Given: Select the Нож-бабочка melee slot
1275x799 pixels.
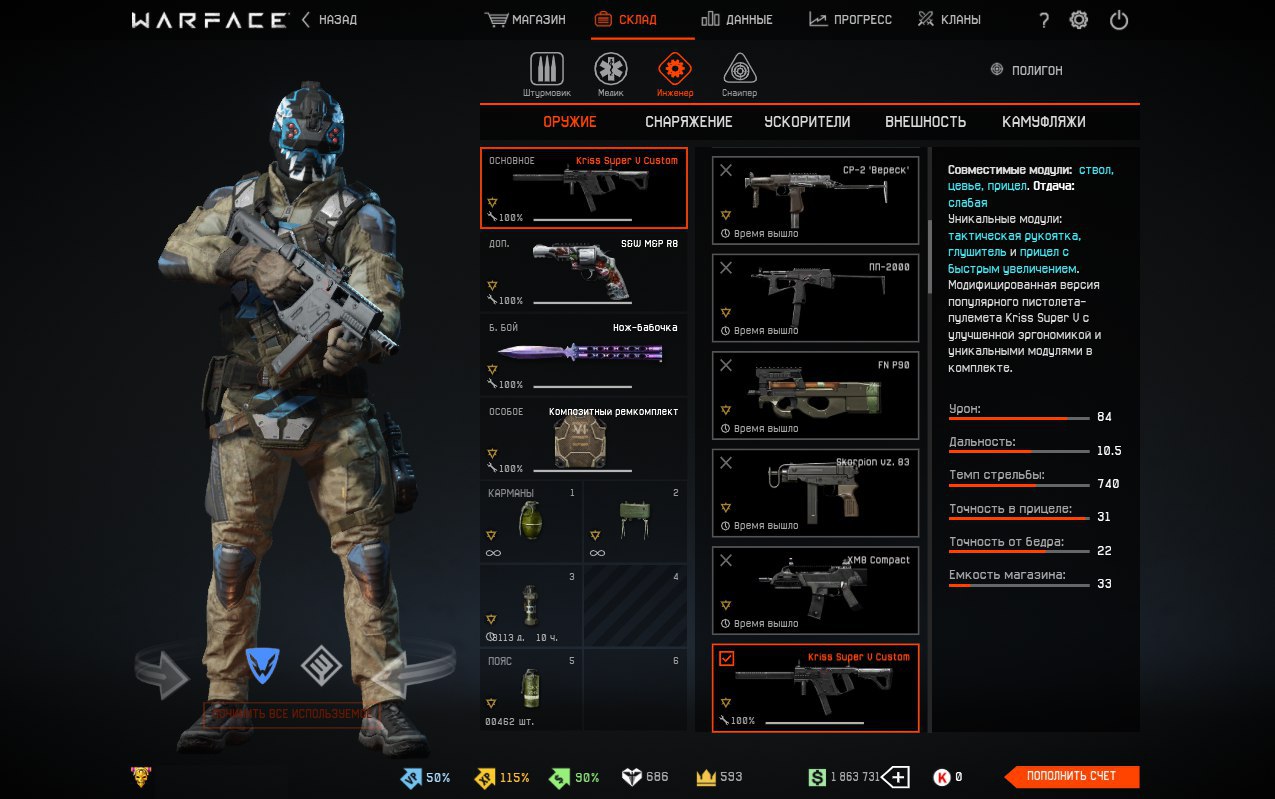Looking at the screenshot, I should 584,356.
